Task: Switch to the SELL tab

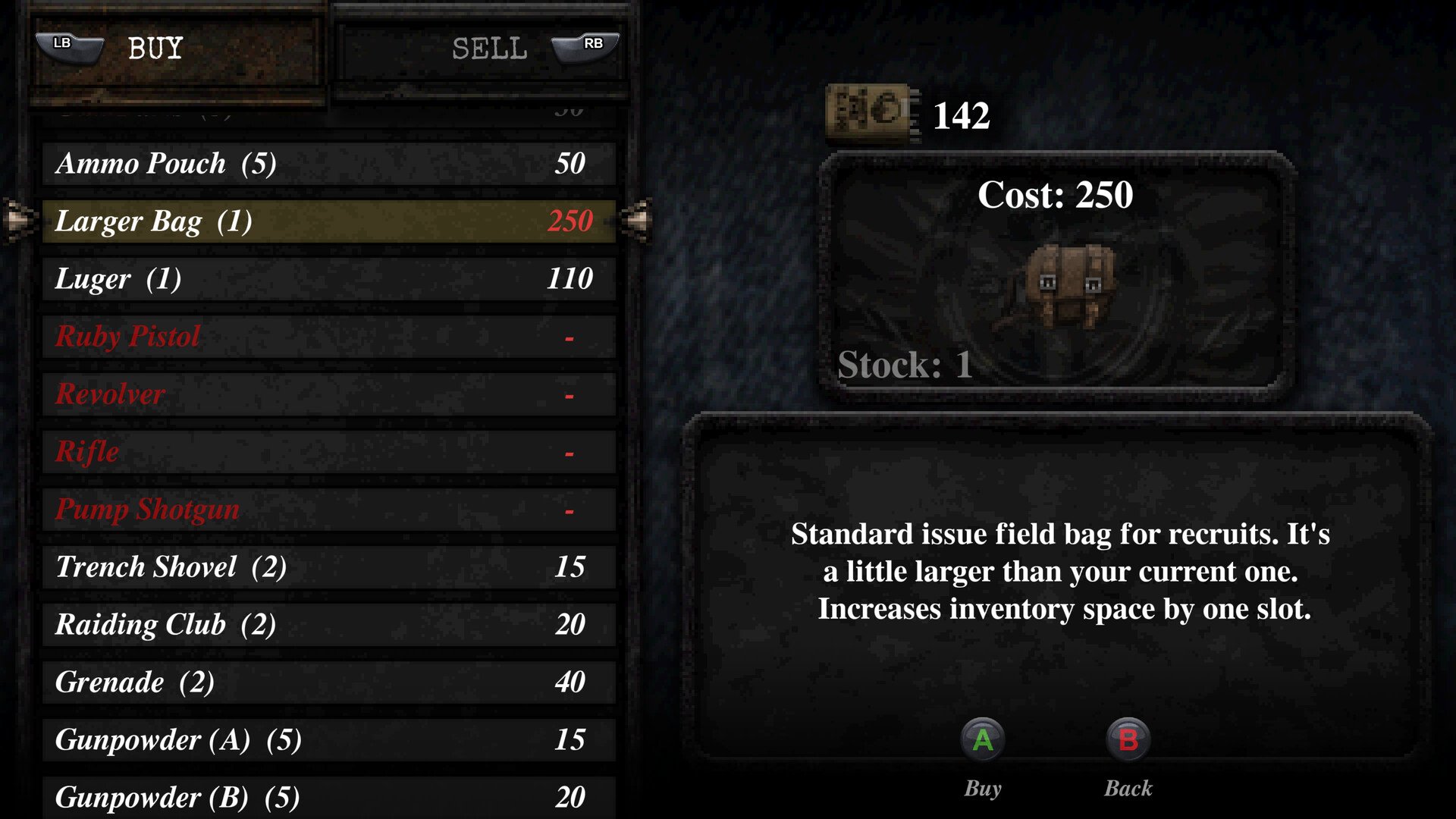Action: (480, 49)
